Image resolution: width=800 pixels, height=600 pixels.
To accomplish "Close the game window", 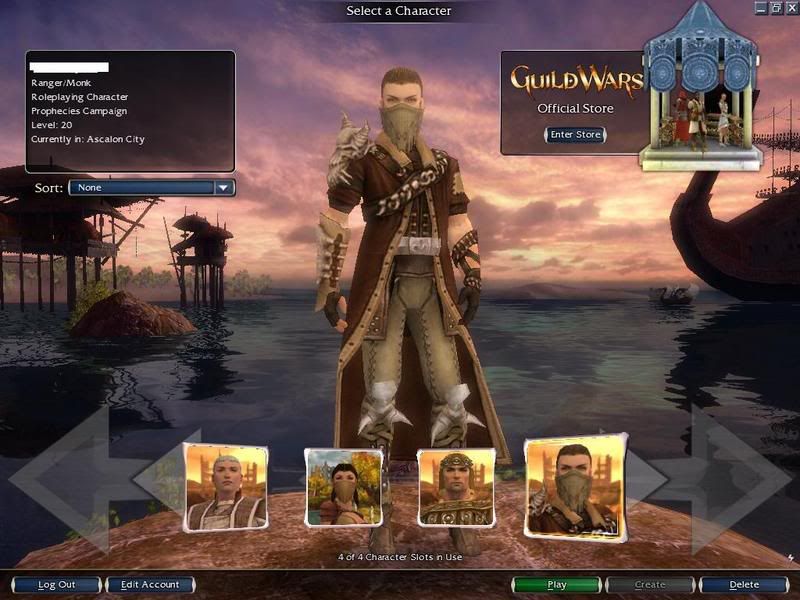I will point(790,7).
